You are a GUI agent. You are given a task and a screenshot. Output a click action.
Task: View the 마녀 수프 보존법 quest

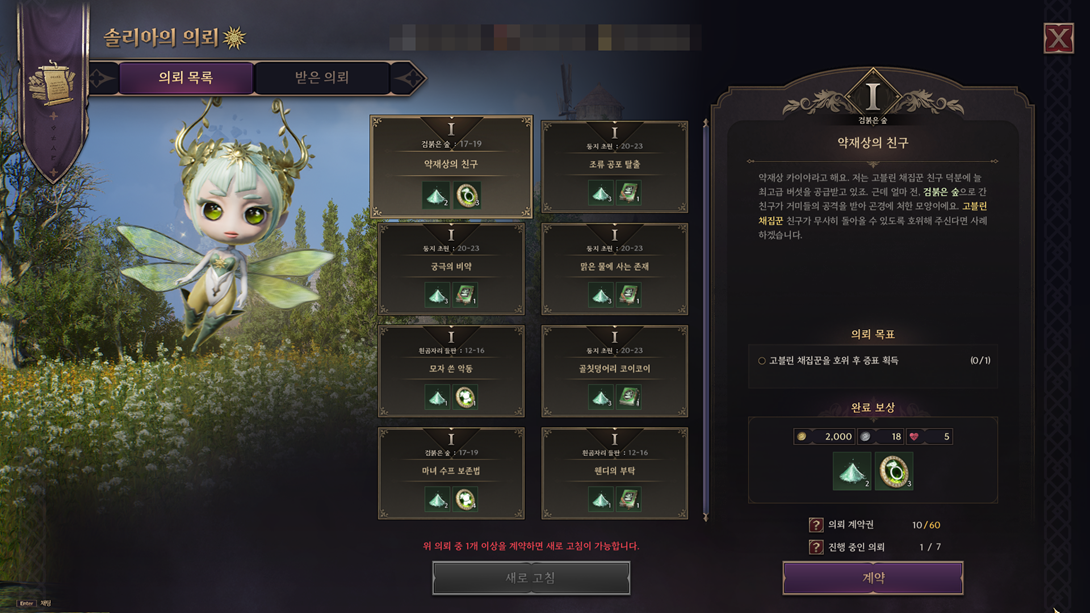(451, 473)
